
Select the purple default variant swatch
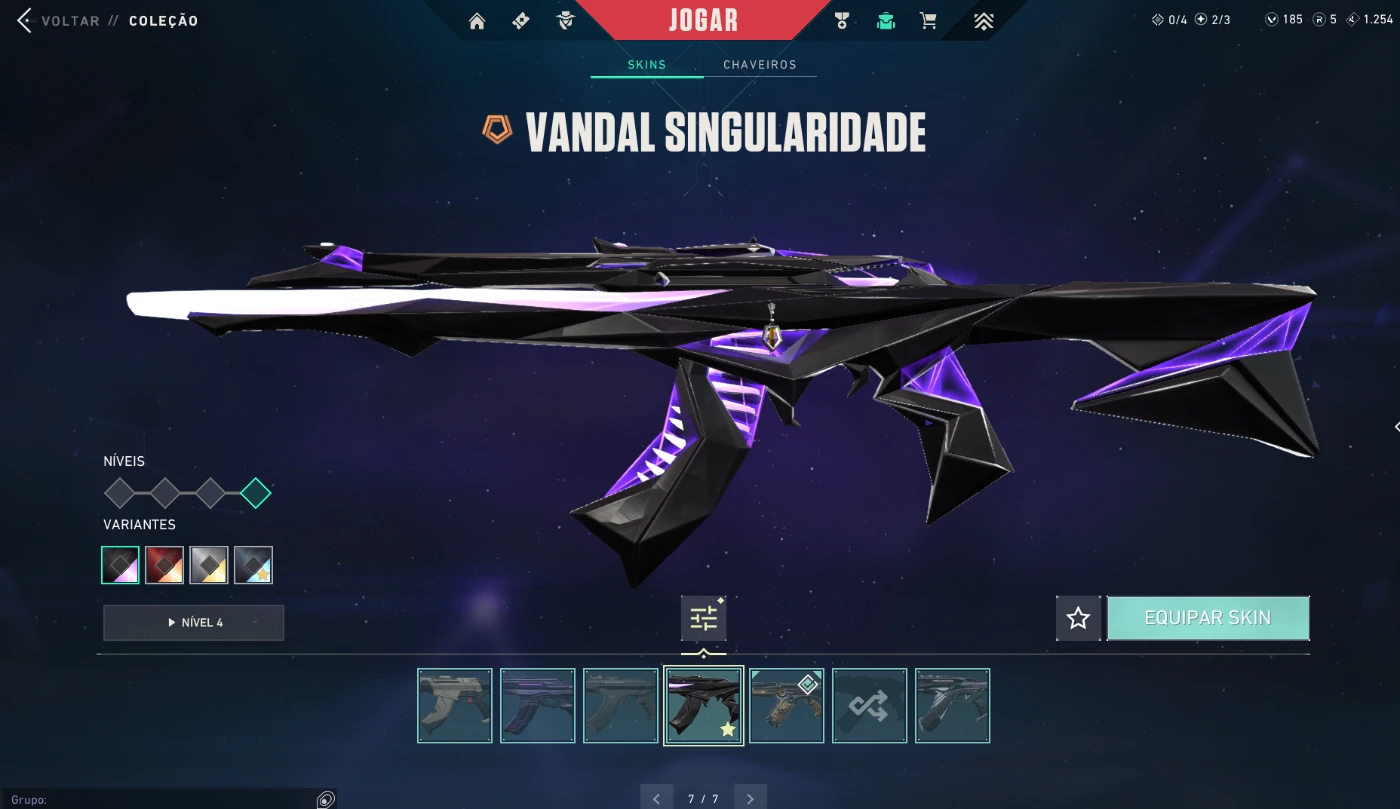[120, 565]
